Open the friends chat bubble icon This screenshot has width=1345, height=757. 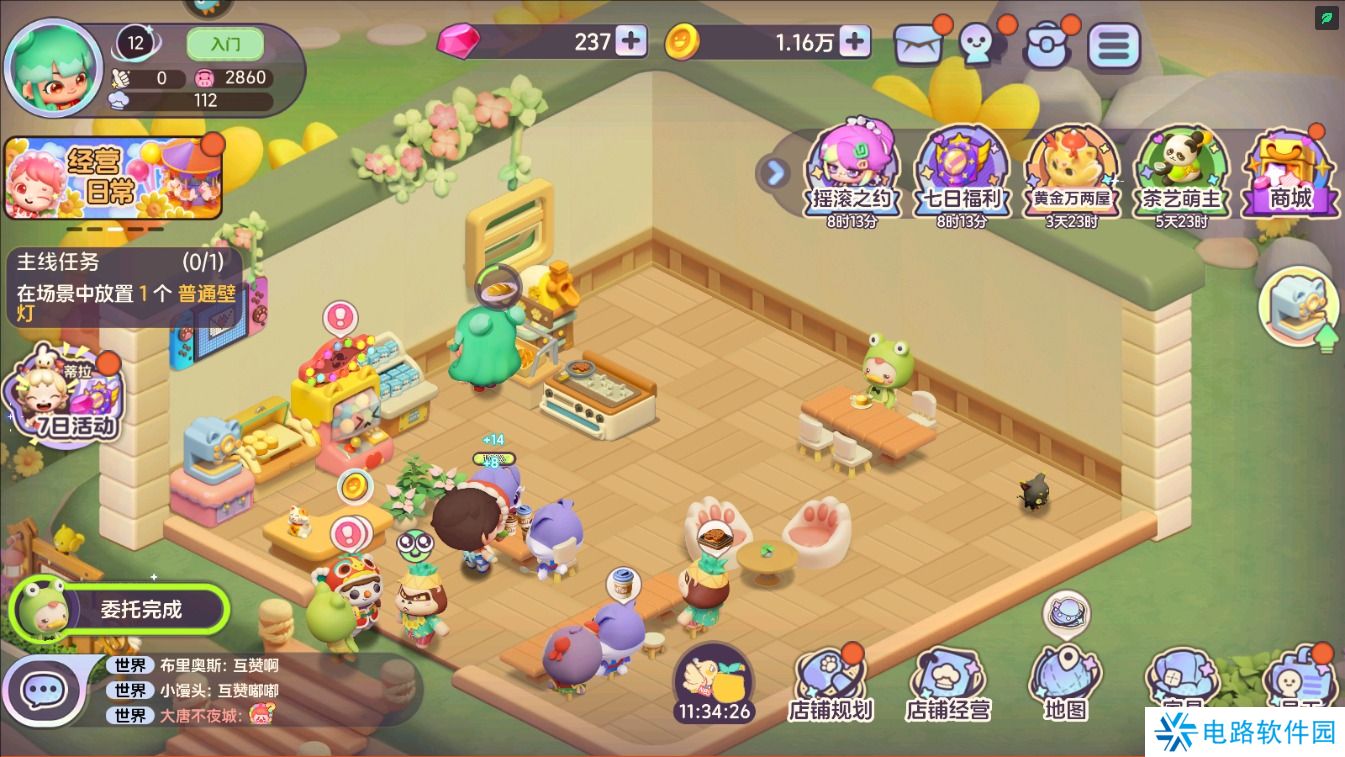click(x=982, y=45)
